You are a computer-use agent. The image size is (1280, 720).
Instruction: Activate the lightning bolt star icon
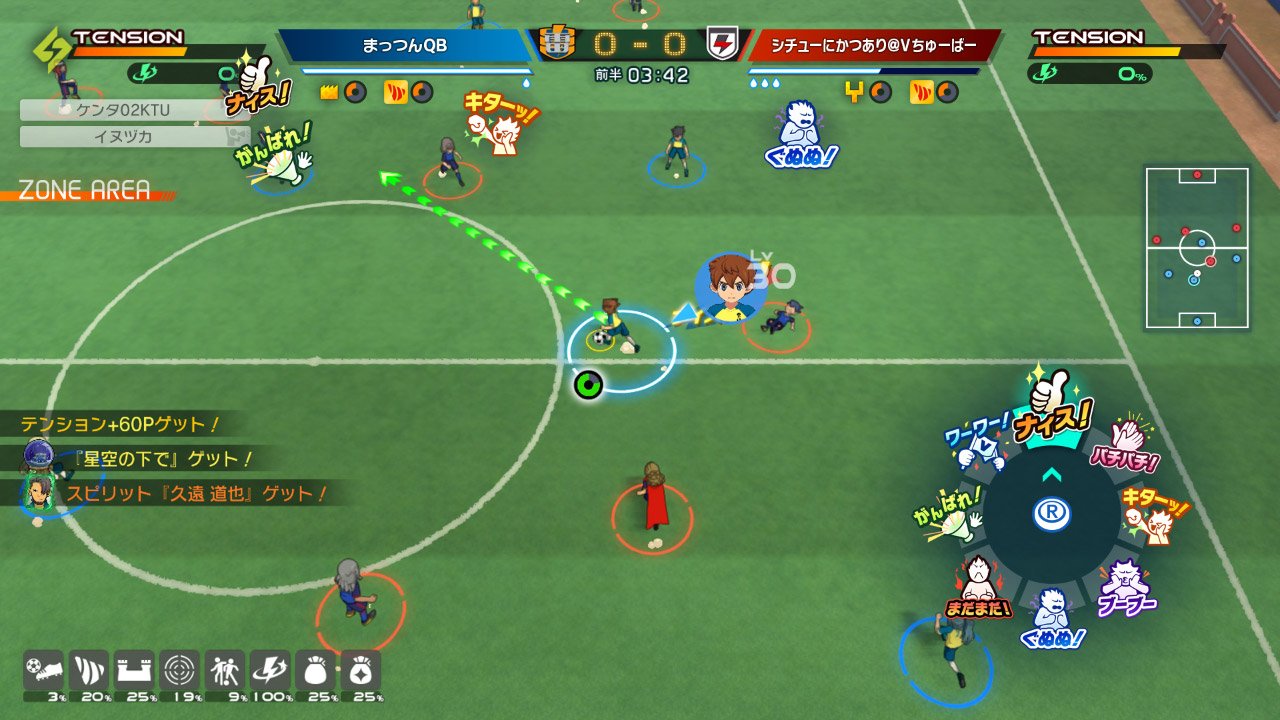[x=269, y=670]
